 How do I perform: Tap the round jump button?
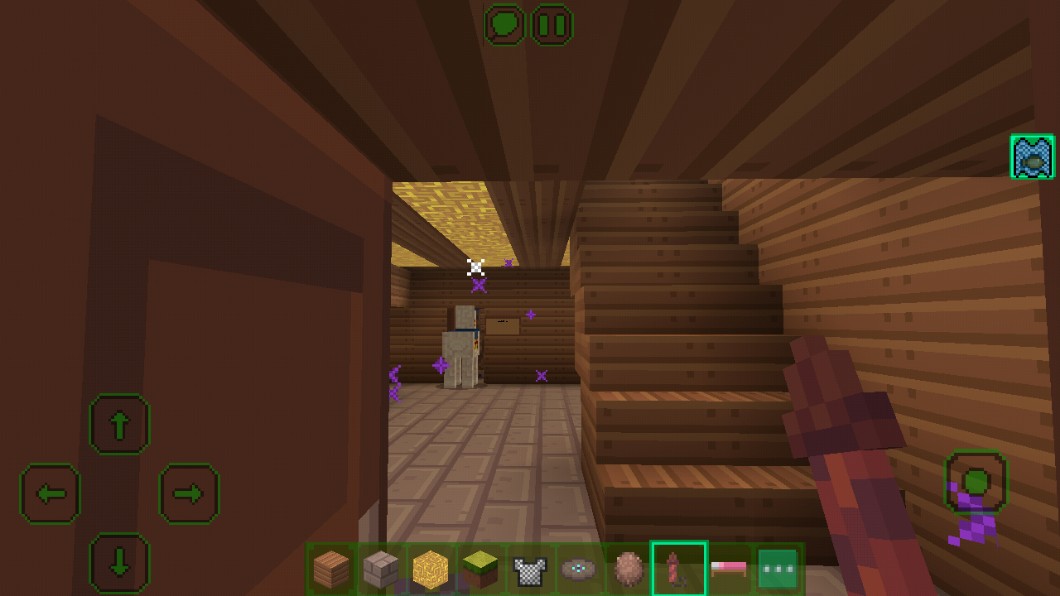(x=976, y=482)
